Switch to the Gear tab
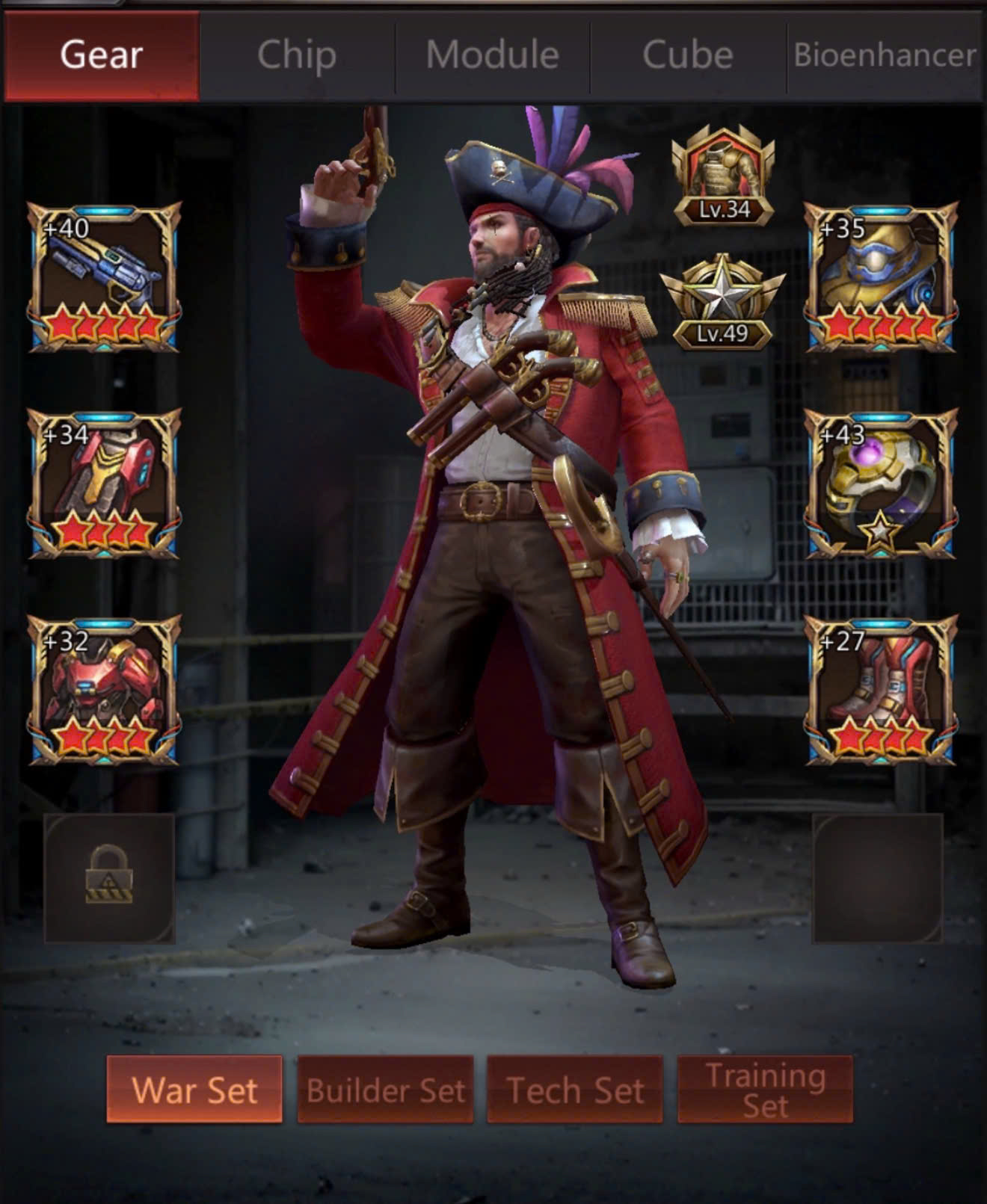Viewport: 987px width, 1204px height. point(102,55)
